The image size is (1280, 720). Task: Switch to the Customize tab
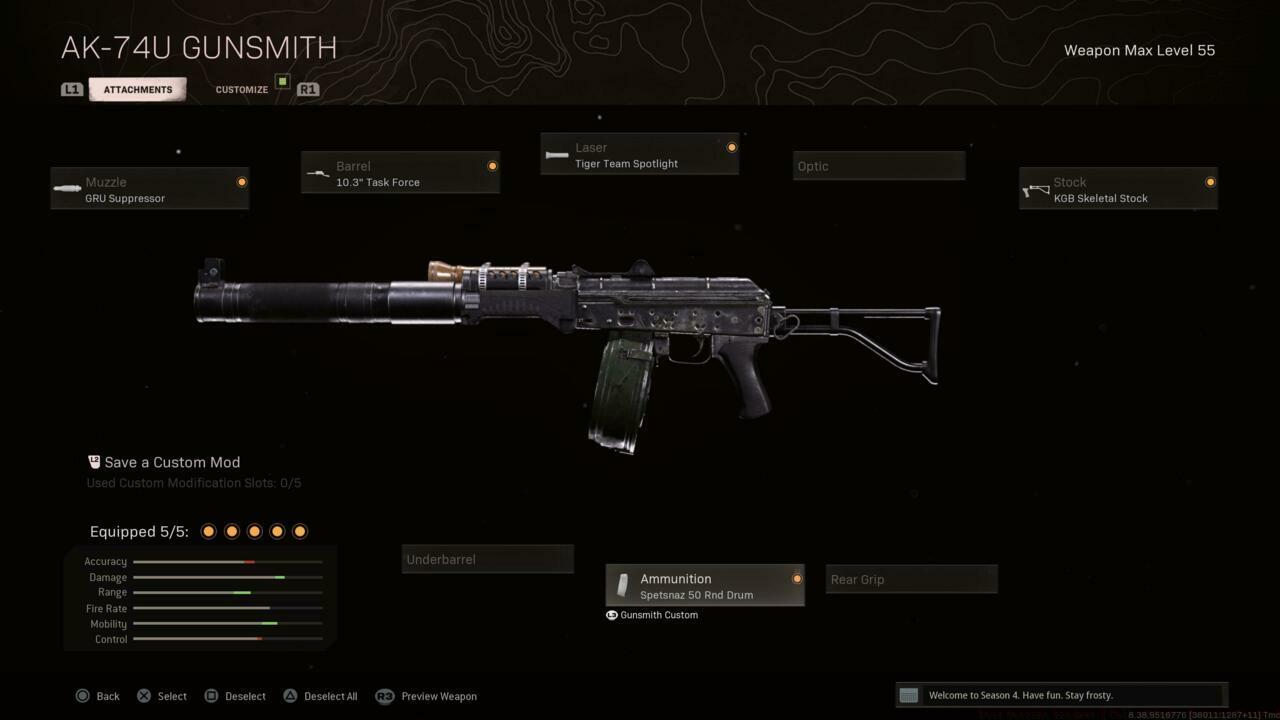pos(240,89)
